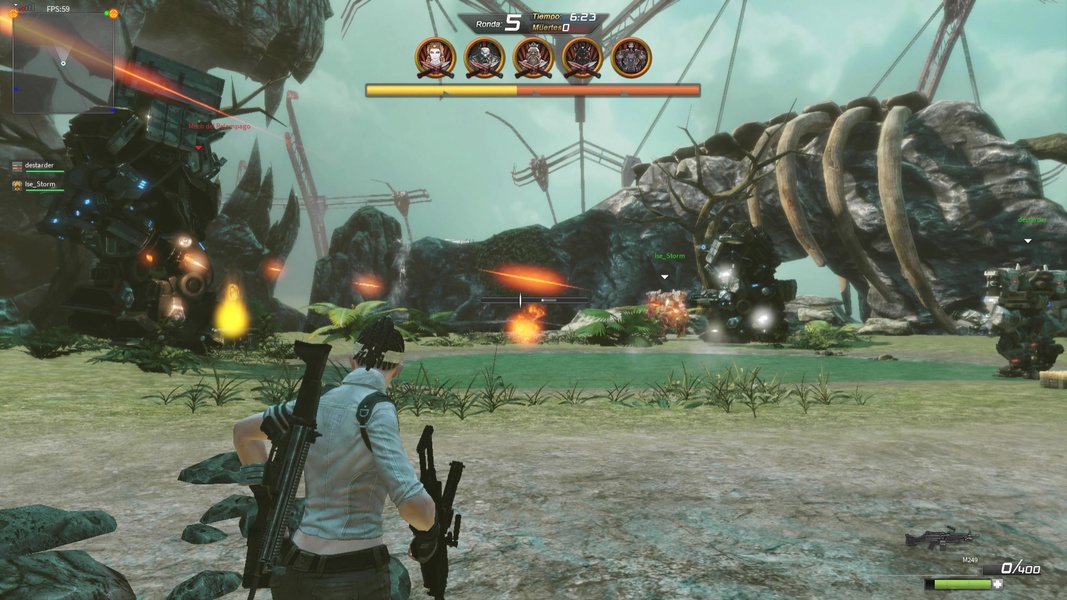Select the black spiked boss portrait icon

[x=582, y=58]
